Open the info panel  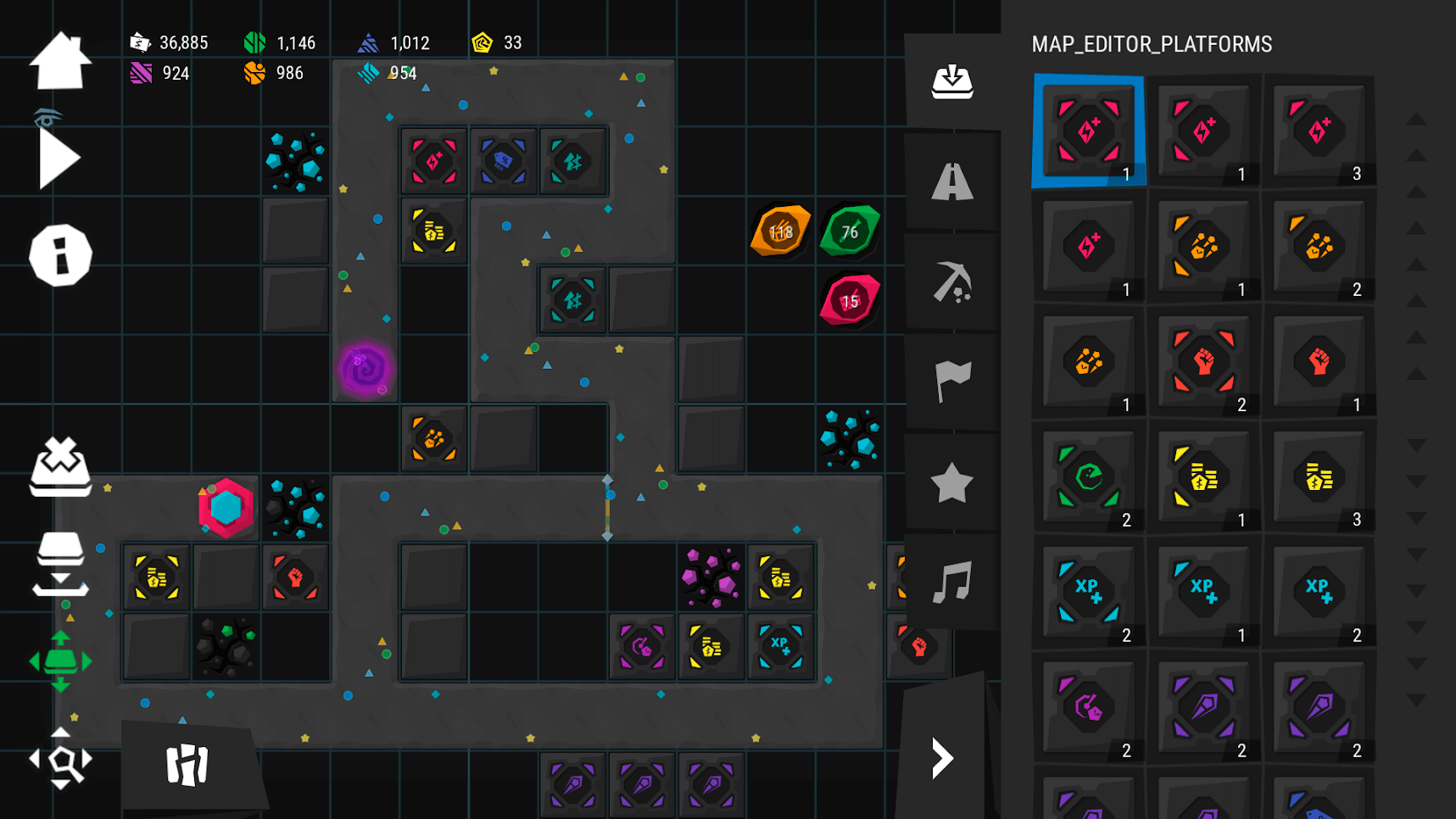click(x=60, y=255)
